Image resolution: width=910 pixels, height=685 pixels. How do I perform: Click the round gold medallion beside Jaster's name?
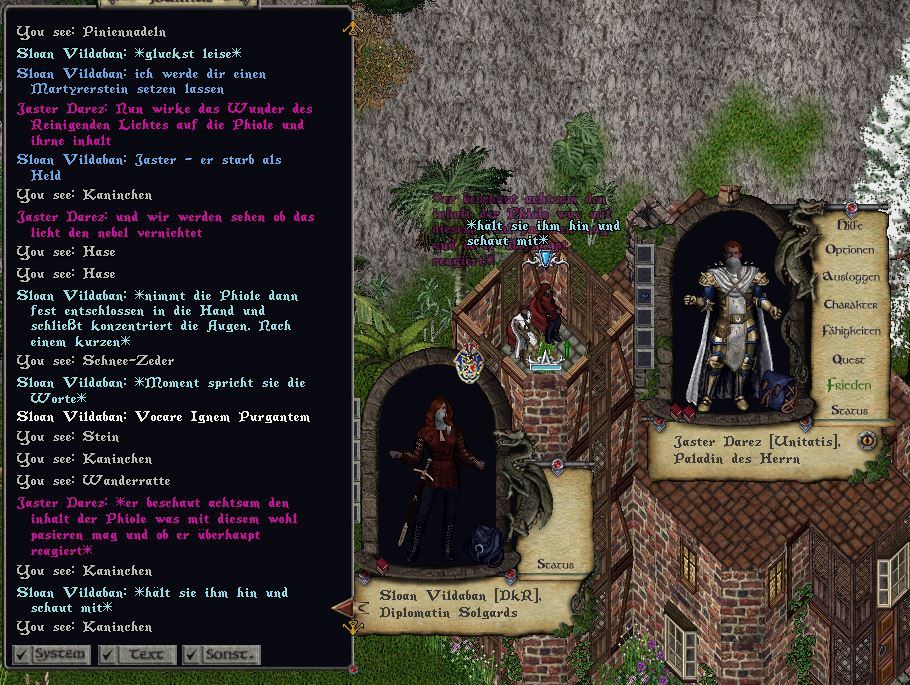pos(867,438)
